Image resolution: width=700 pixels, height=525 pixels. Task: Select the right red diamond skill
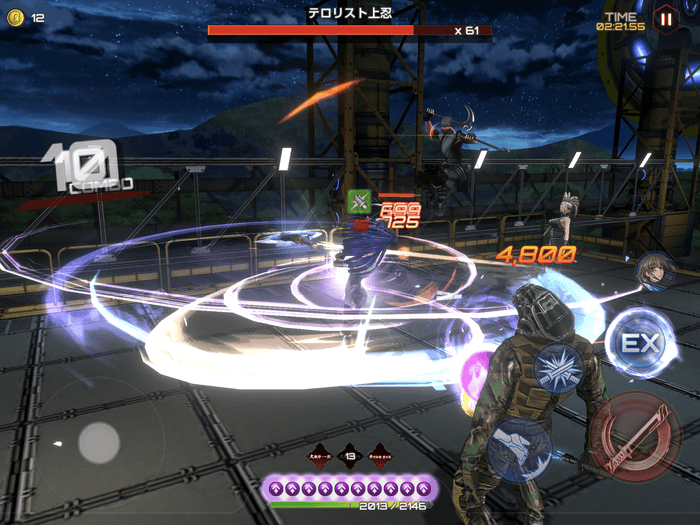click(x=380, y=457)
